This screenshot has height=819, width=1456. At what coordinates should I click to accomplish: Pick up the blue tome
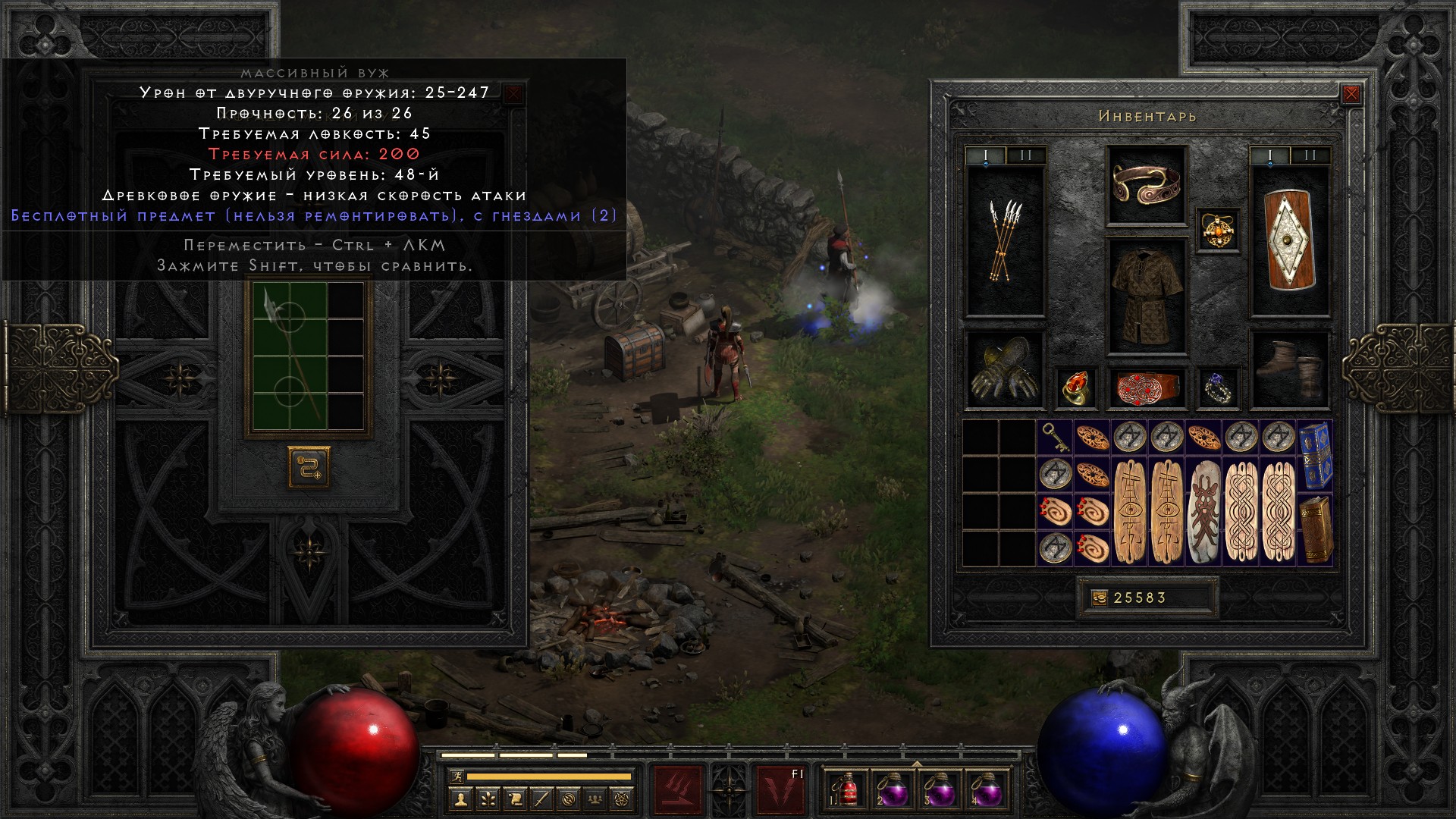click(x=1315, y=457)
